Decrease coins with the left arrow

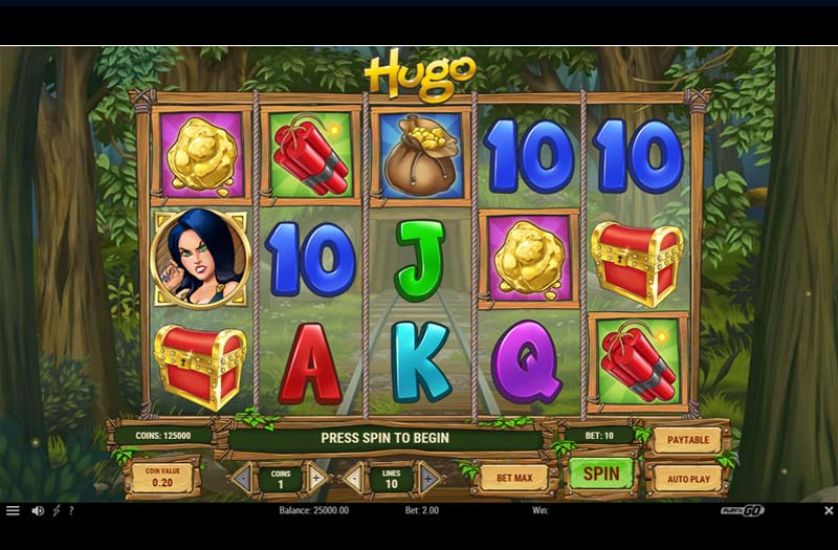click(241, 478)
